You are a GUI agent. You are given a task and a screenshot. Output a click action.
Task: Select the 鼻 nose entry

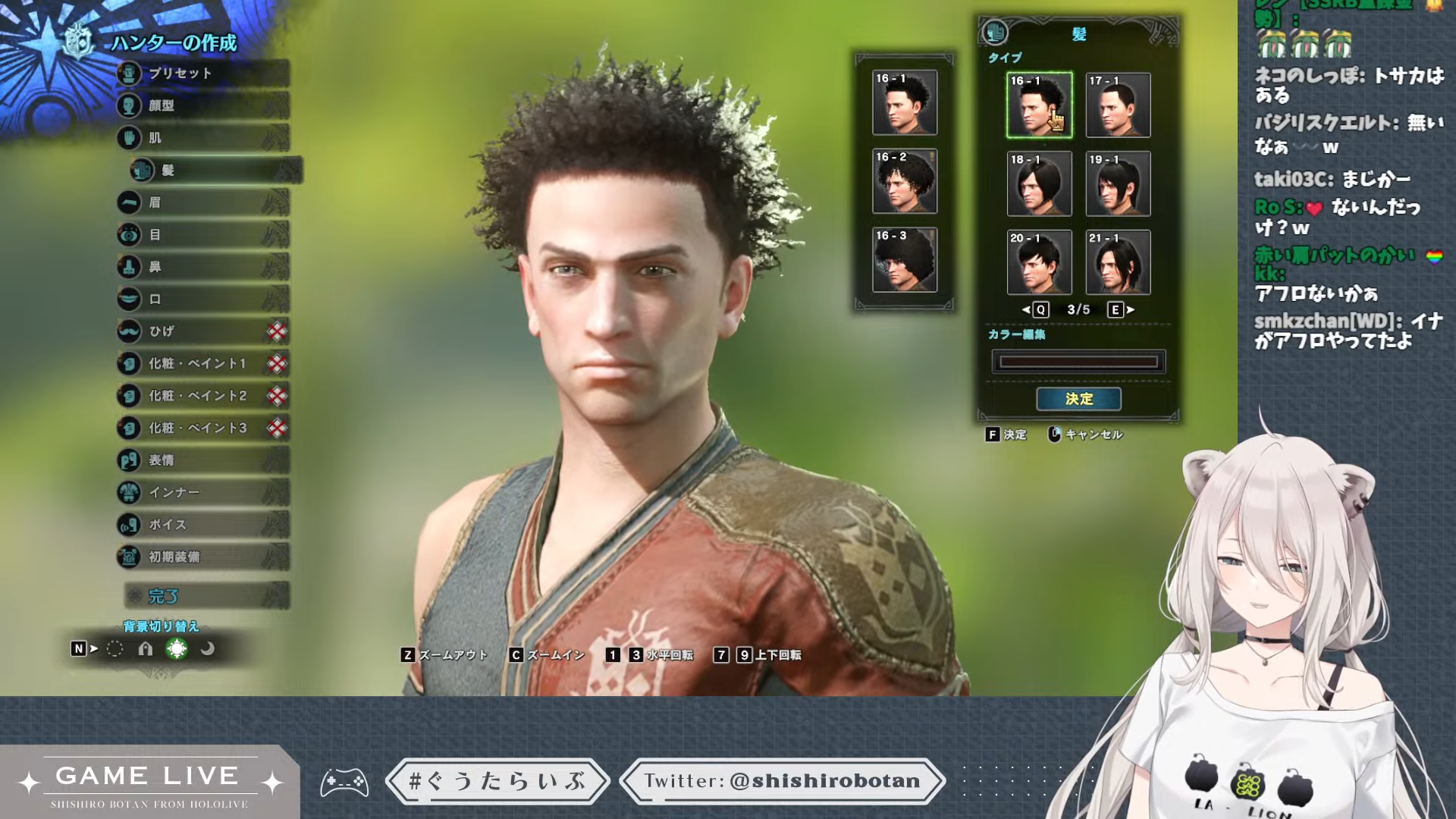click(202, 267)
